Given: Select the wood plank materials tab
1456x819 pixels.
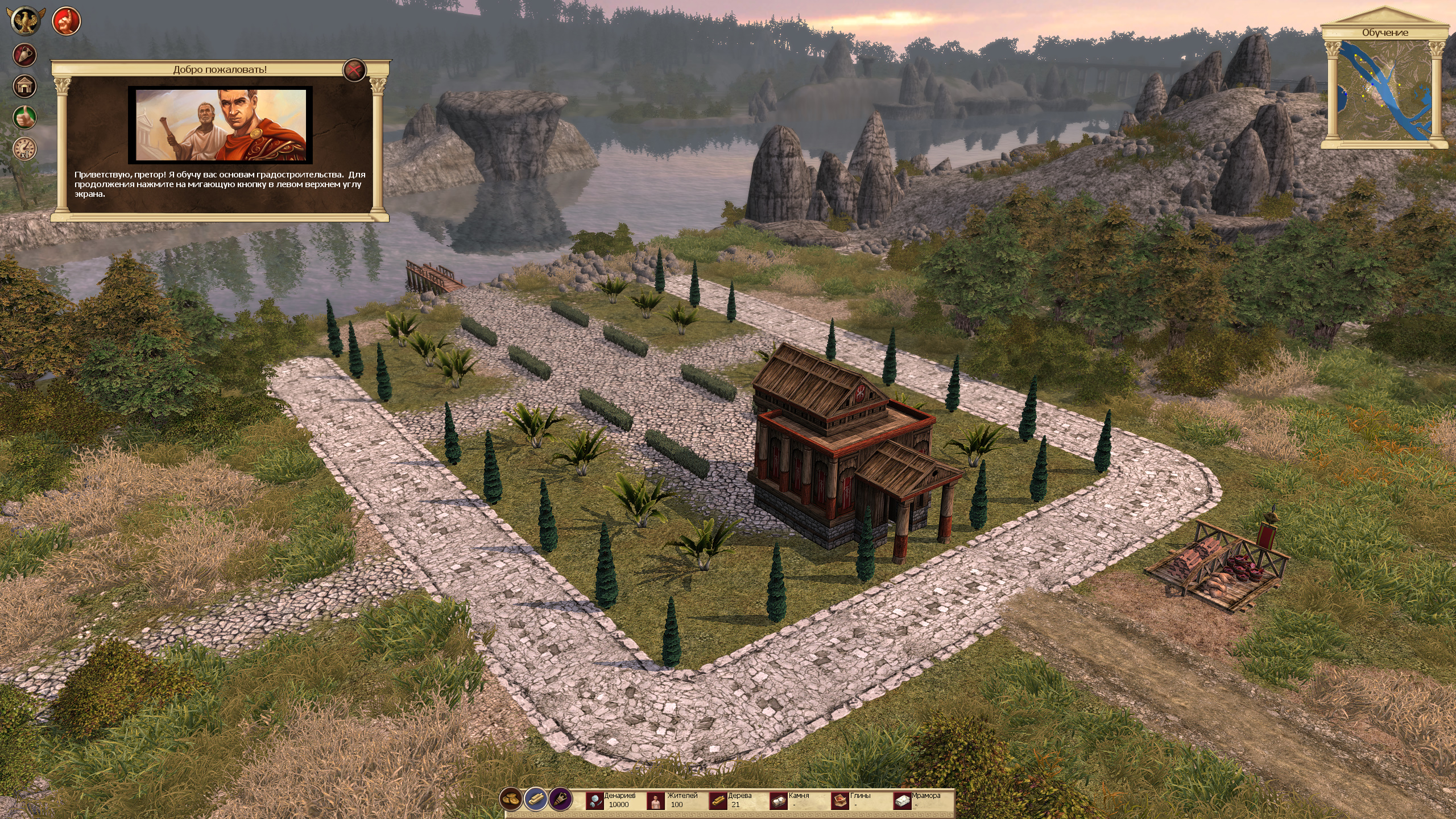Looking at the screenshot, I should pos(535,799).
